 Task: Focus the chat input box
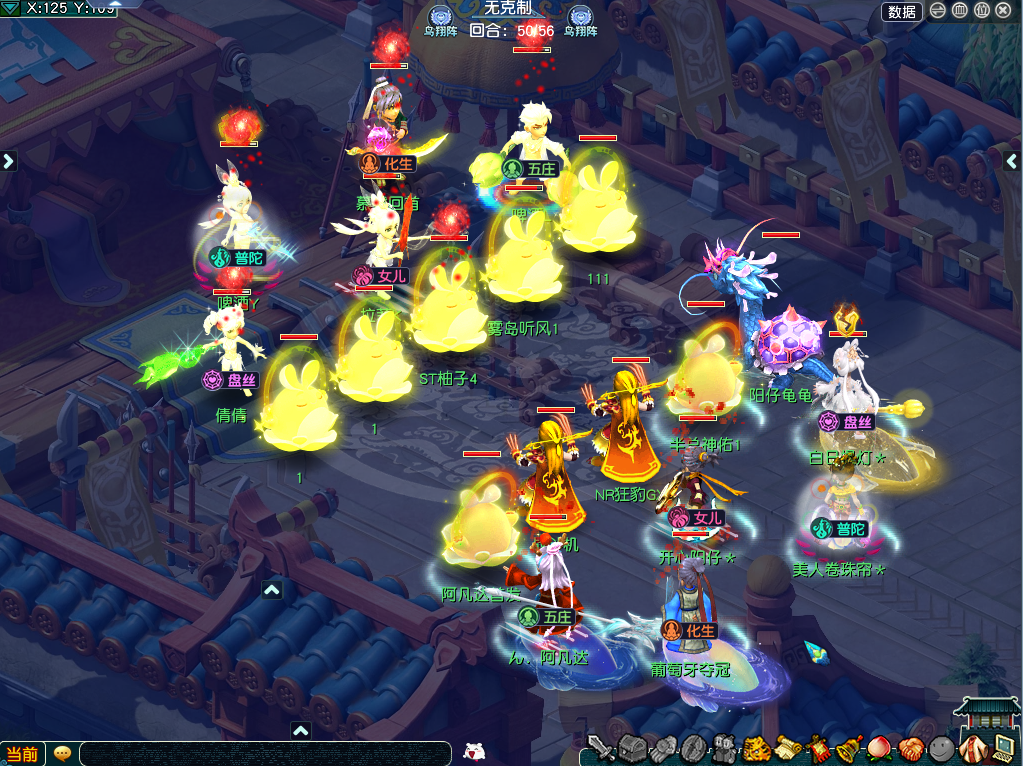[260, 753]
